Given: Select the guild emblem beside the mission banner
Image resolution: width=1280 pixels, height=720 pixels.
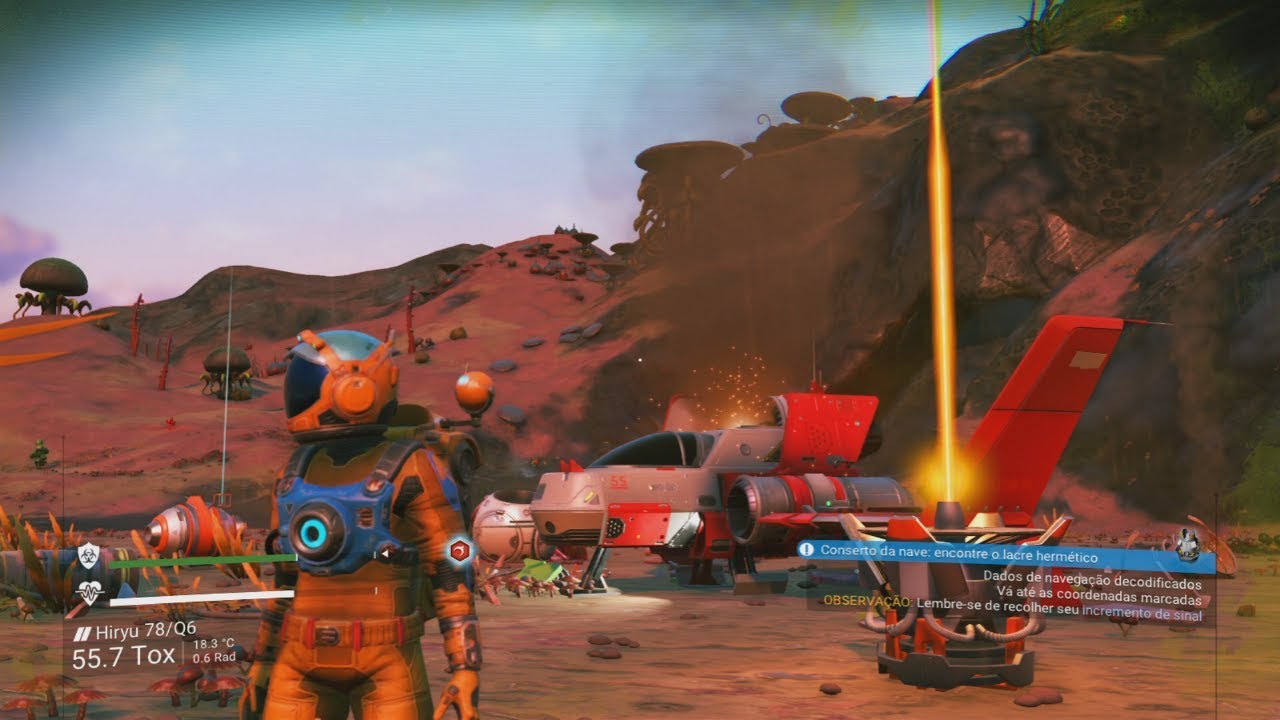Looking at the screenshot, I should (1188, 542).
